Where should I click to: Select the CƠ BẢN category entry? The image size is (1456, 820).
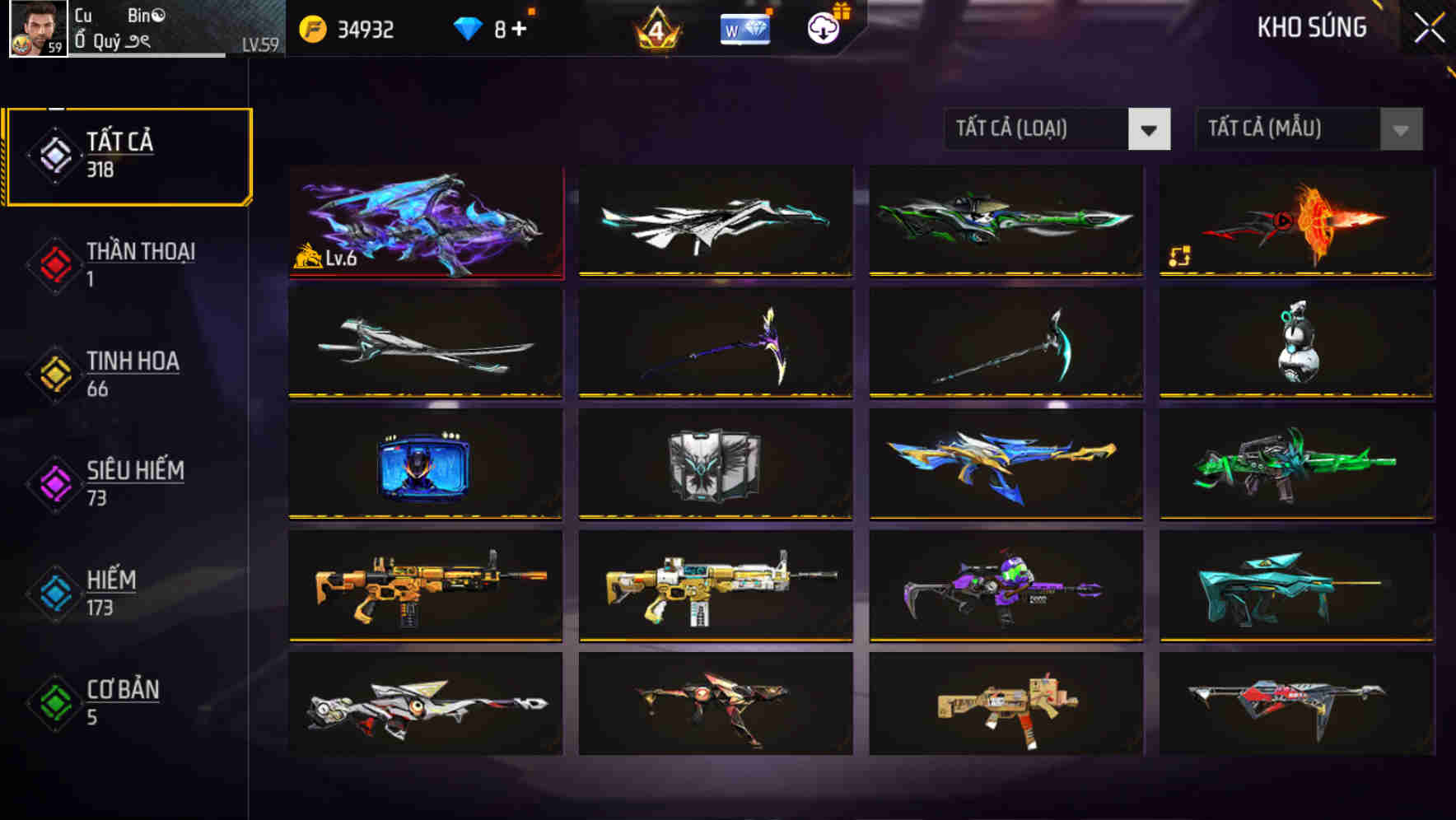[x=119, y=702]
